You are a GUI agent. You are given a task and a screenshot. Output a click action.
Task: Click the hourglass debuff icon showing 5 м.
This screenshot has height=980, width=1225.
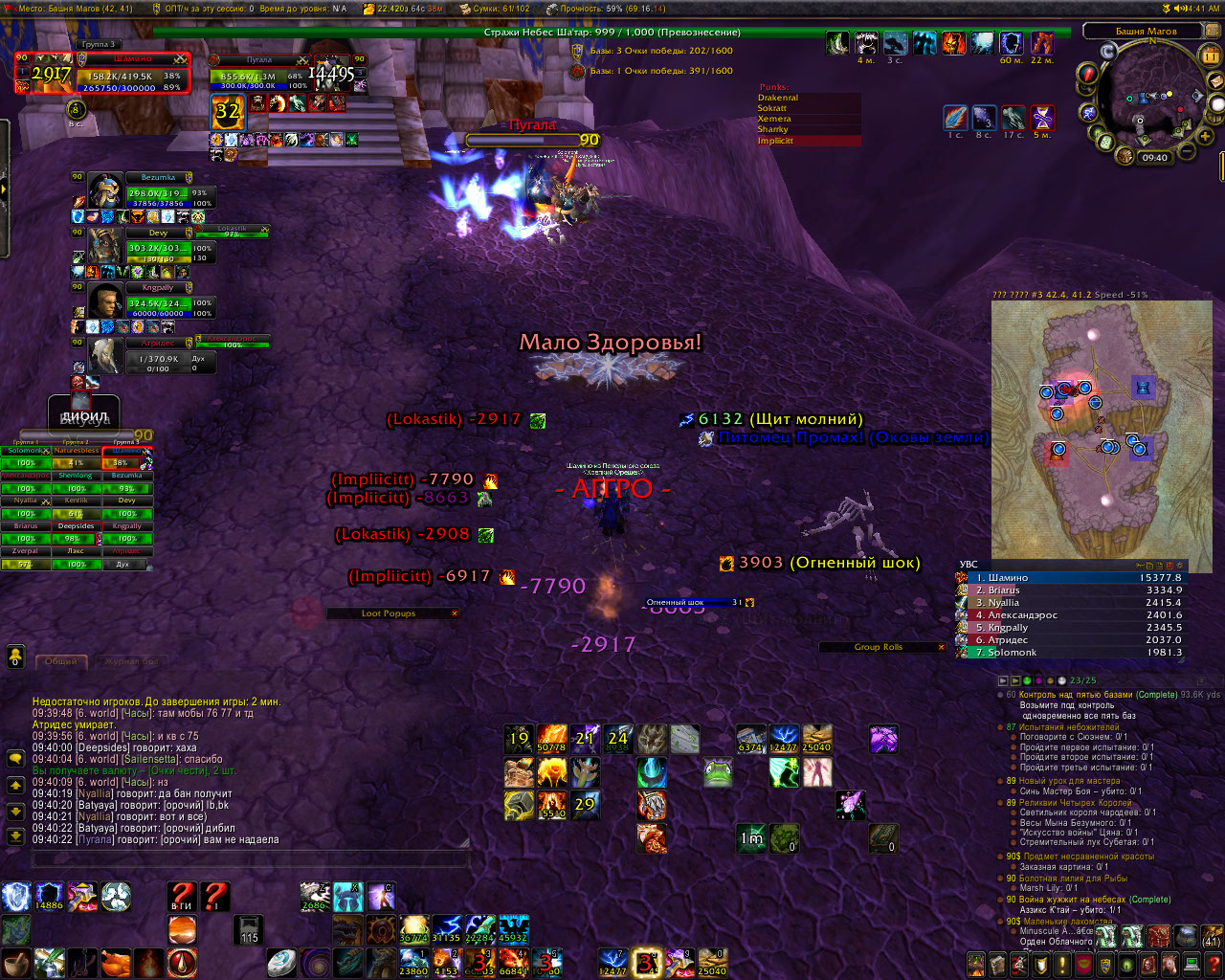click(1042, 119)
